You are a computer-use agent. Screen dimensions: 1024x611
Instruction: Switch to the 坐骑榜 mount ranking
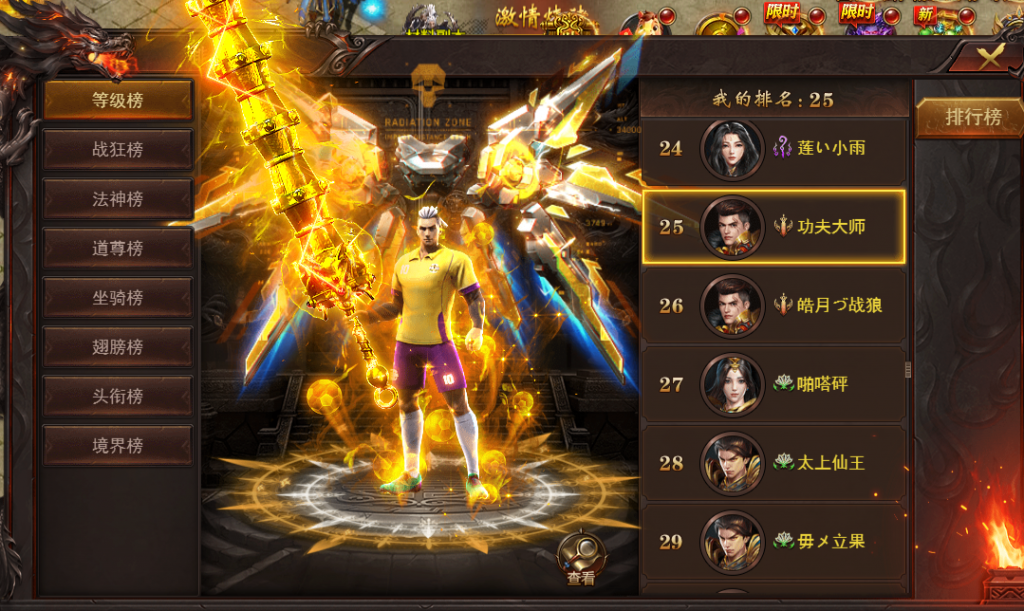117,297
